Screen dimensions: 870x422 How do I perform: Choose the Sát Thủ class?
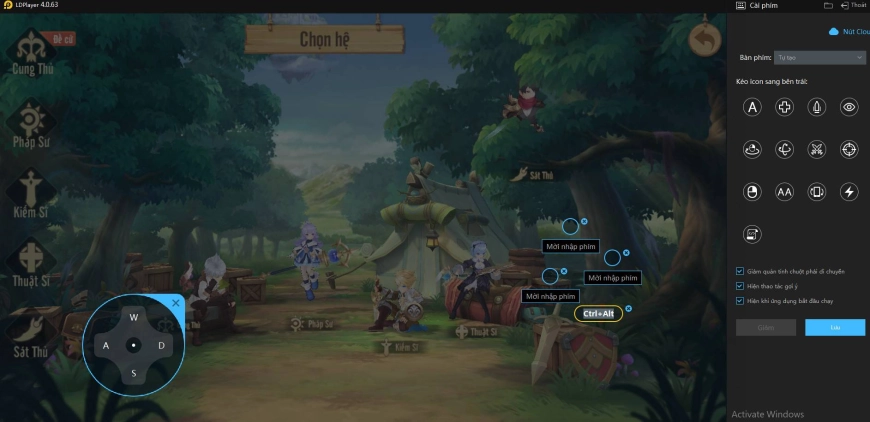pos(31,335)
